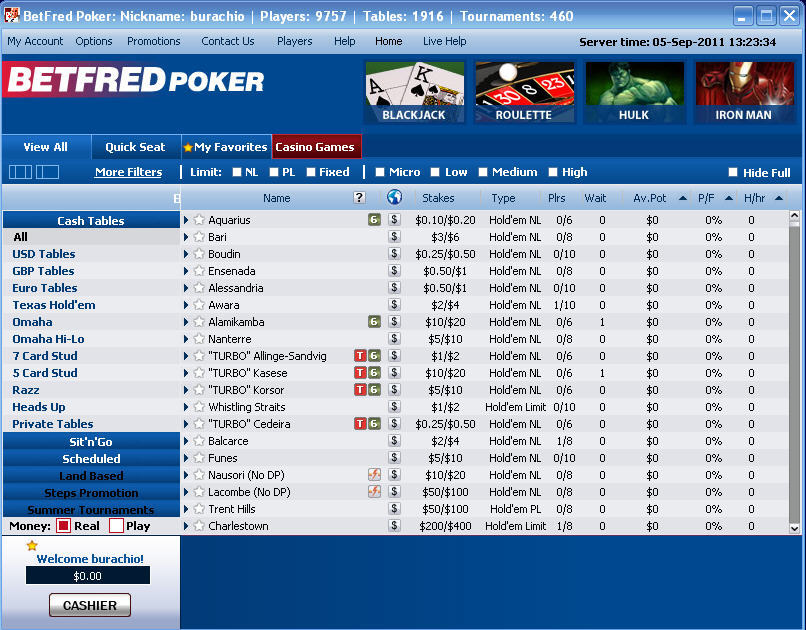Launch the Blackjack casino game
This screenshot has height=630, width=806.
pos(414,92)
